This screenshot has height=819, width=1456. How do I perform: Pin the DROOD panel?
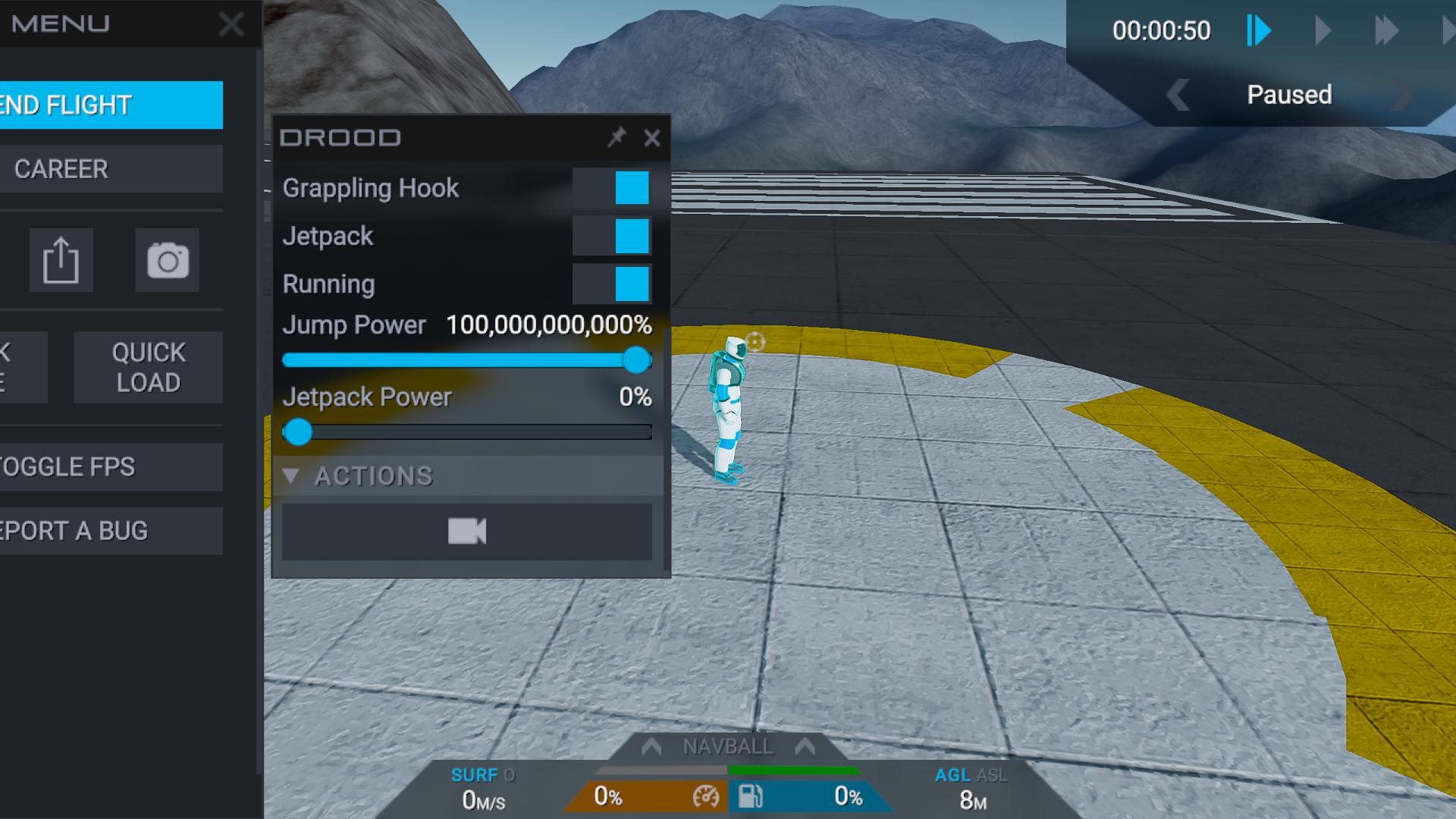[x=617, y=137]
